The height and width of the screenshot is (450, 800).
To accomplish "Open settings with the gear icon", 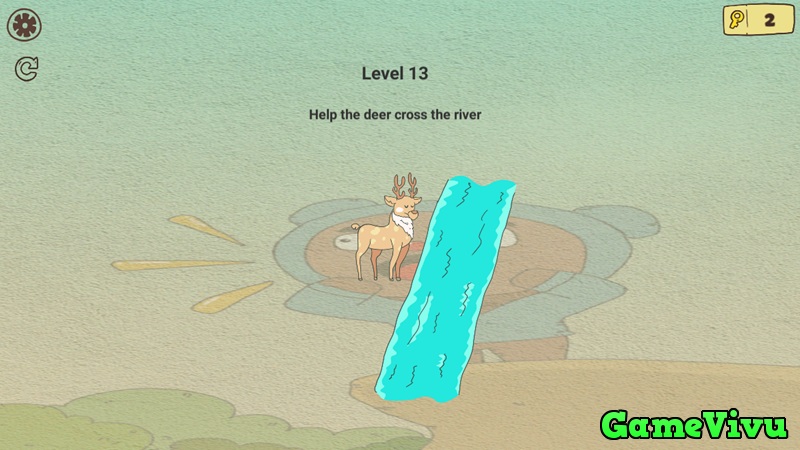I will [24, 25].
